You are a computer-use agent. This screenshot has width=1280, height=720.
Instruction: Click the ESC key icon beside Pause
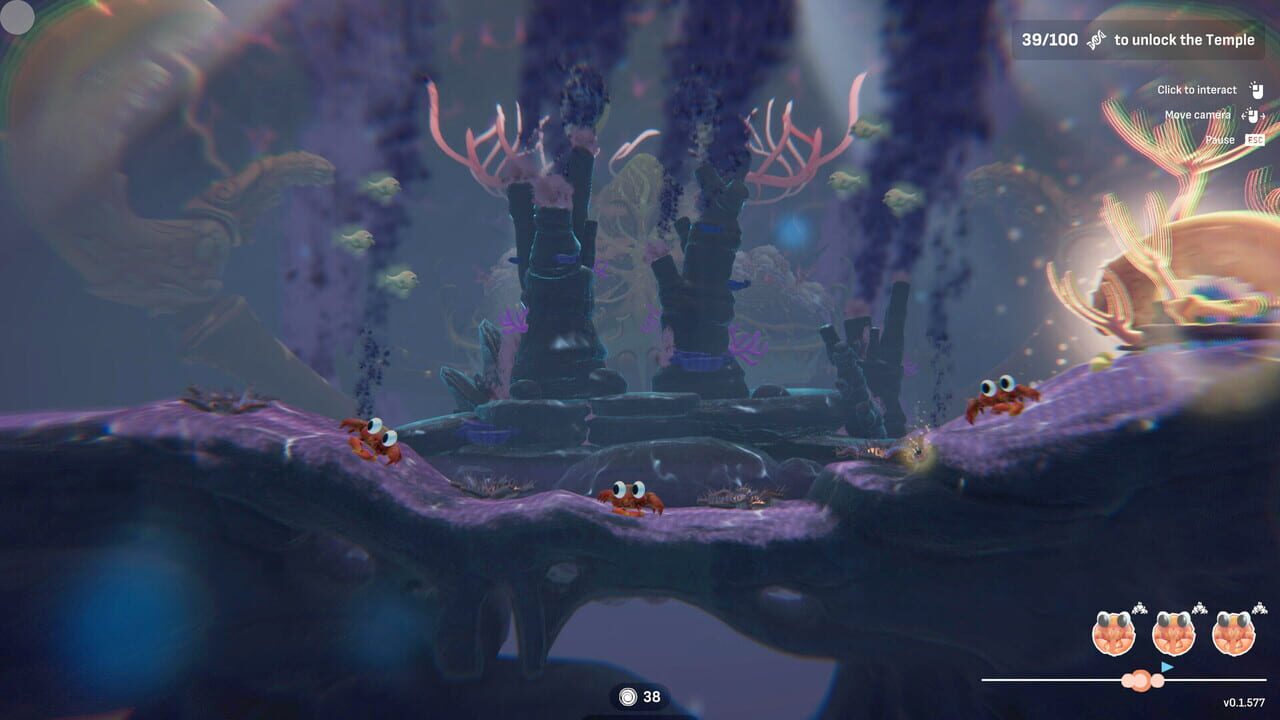pos(1255,140)
